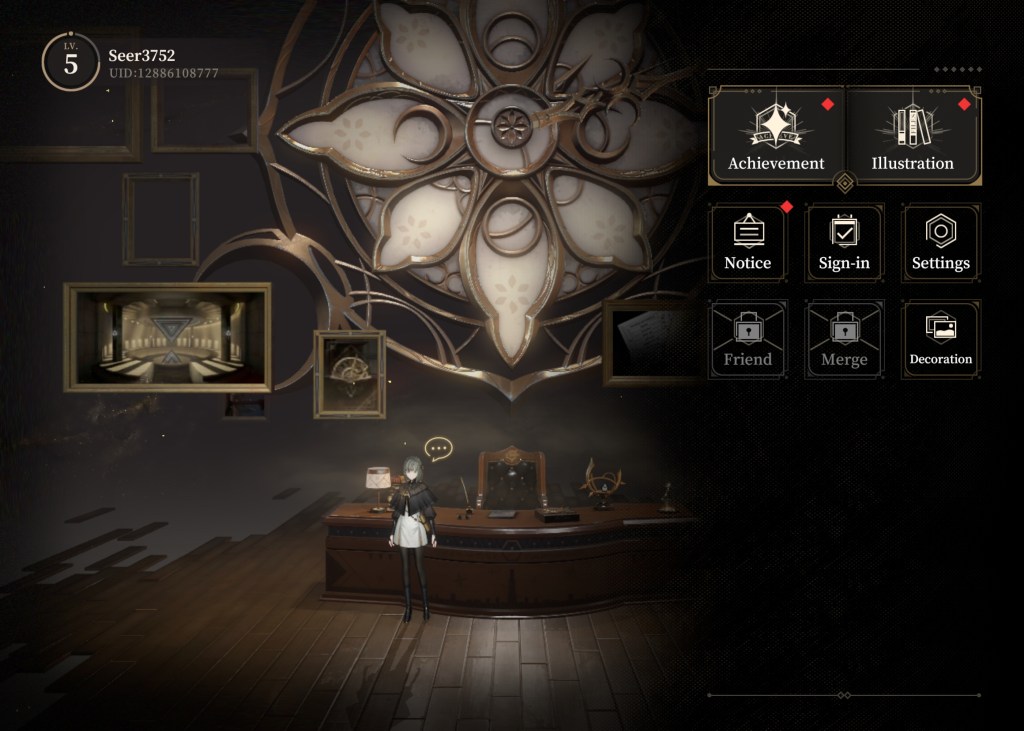The width and height of the screenshot is (1024, 731).
Task: Tap the speech bubble above the character
Action: tap(437, 449)
